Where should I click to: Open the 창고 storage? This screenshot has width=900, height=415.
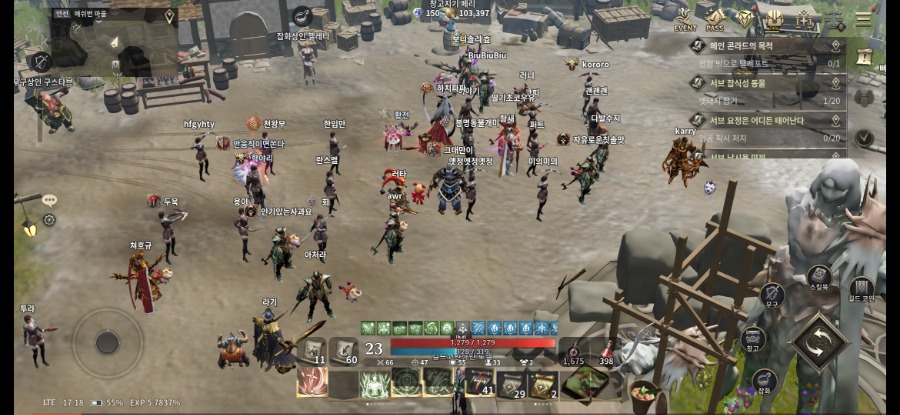pyautogui.click(x=753, y=340)
